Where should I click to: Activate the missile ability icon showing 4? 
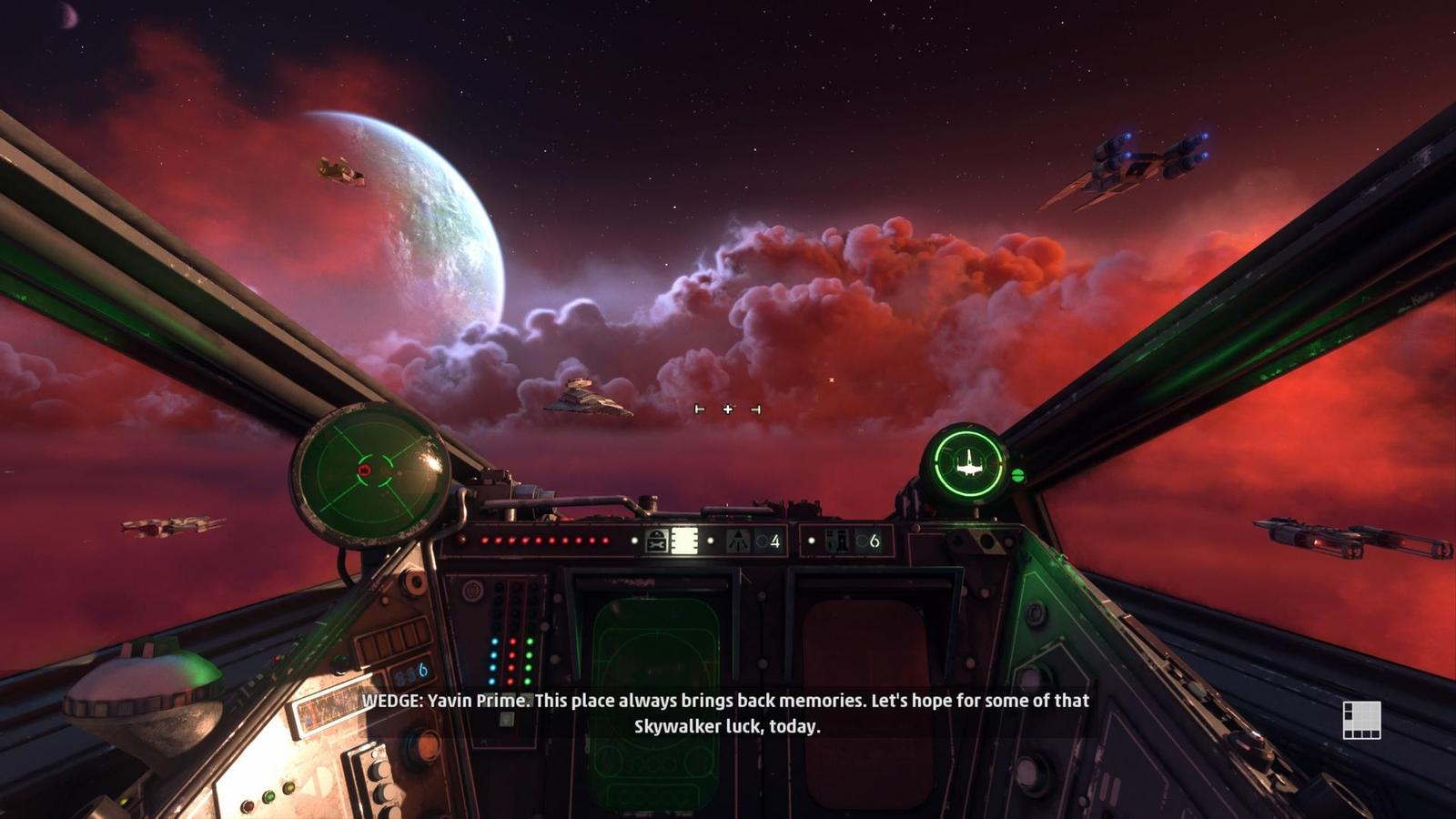739,541
